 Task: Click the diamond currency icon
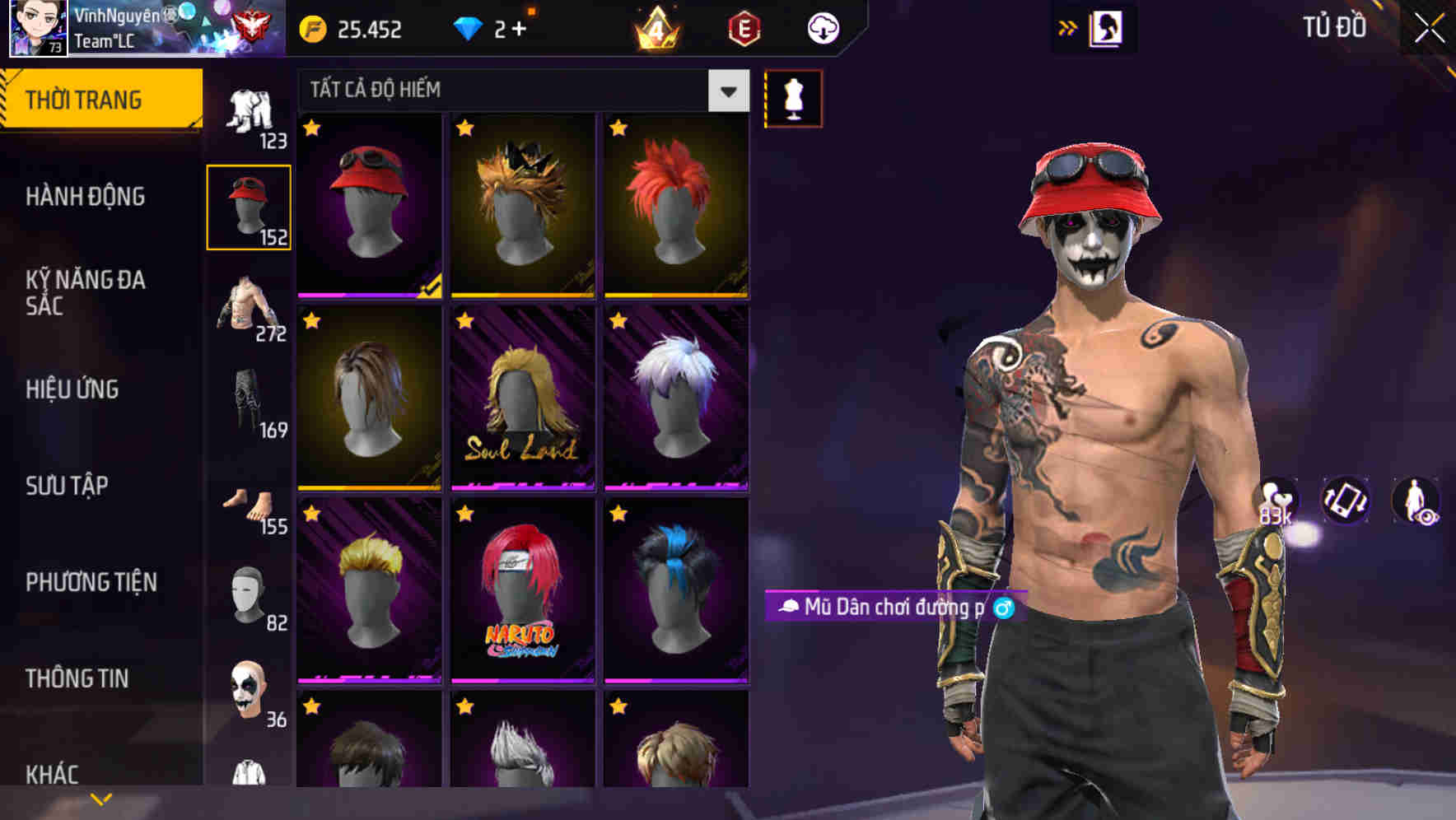click(469, 27)
